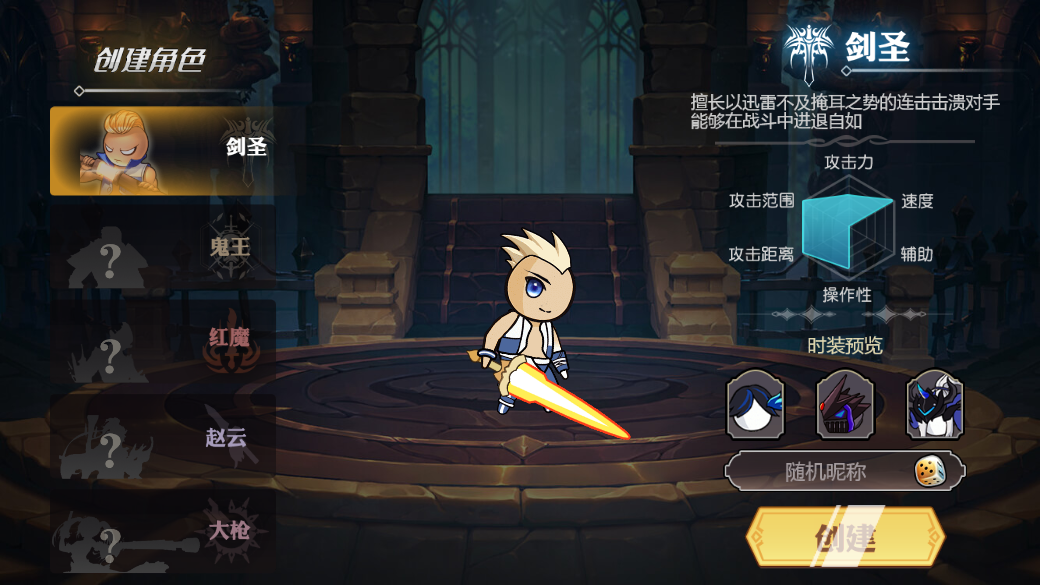Click the yellow 创建 create button
This screenshot has width=1040, height=585.
(x=845, y=537)
